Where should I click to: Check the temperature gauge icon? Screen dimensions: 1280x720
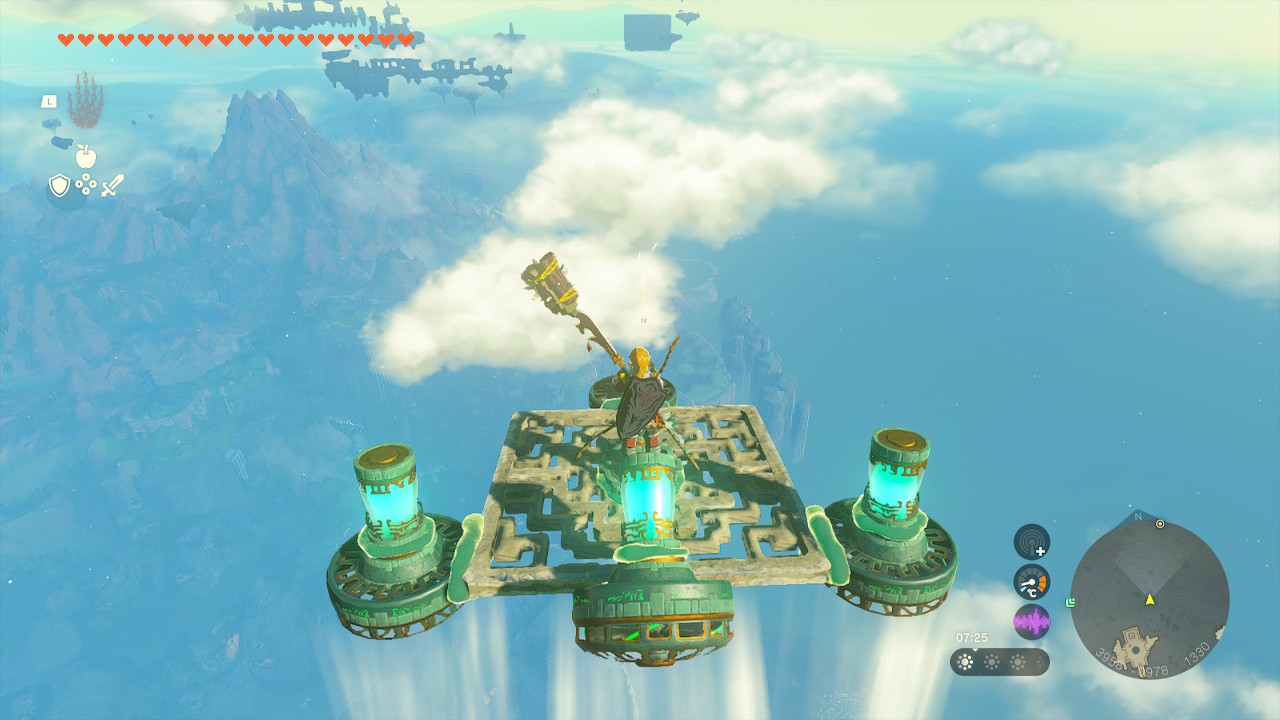click(x=1031, y=582)
